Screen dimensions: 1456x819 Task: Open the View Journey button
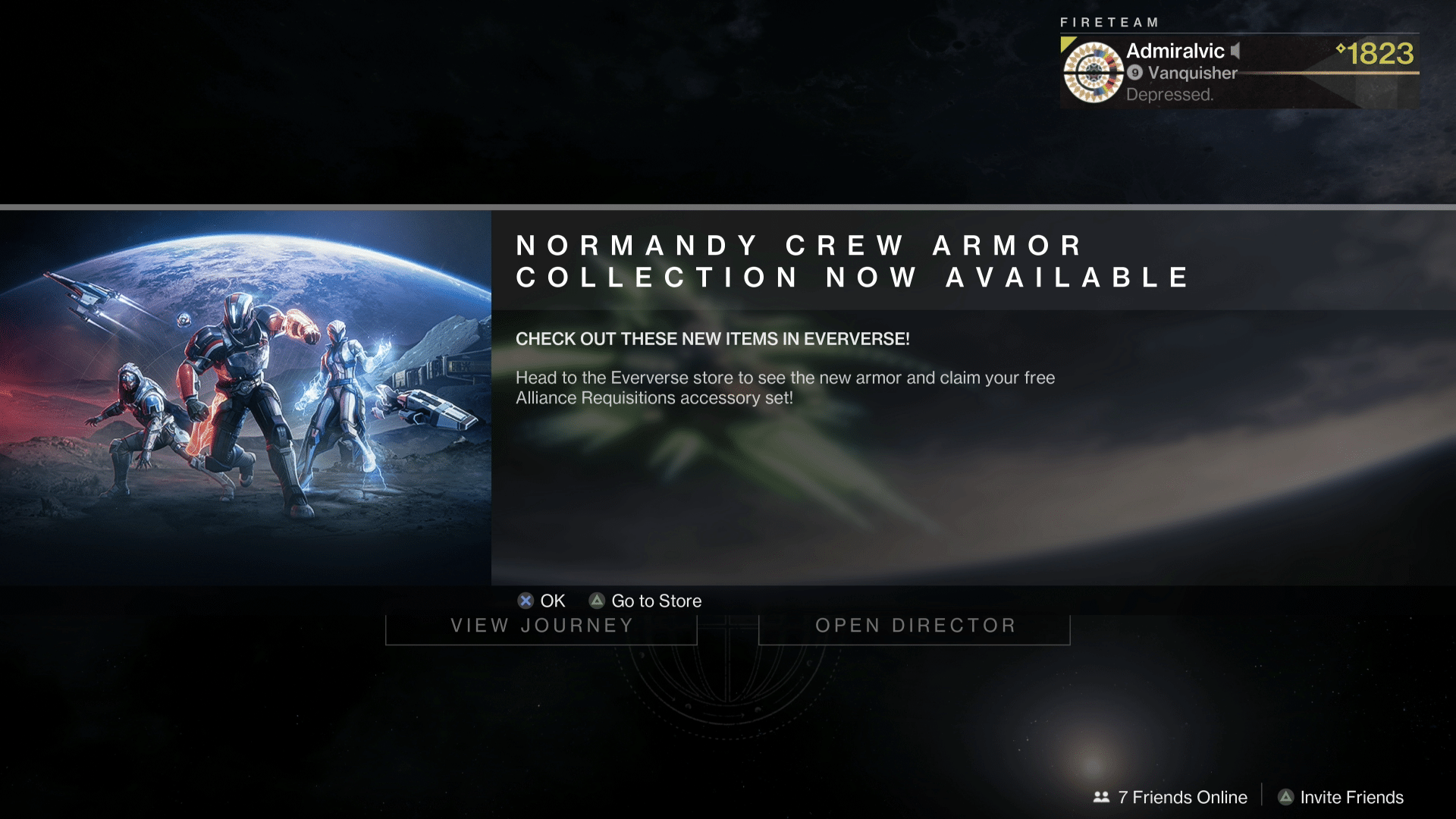click(541, 627)
